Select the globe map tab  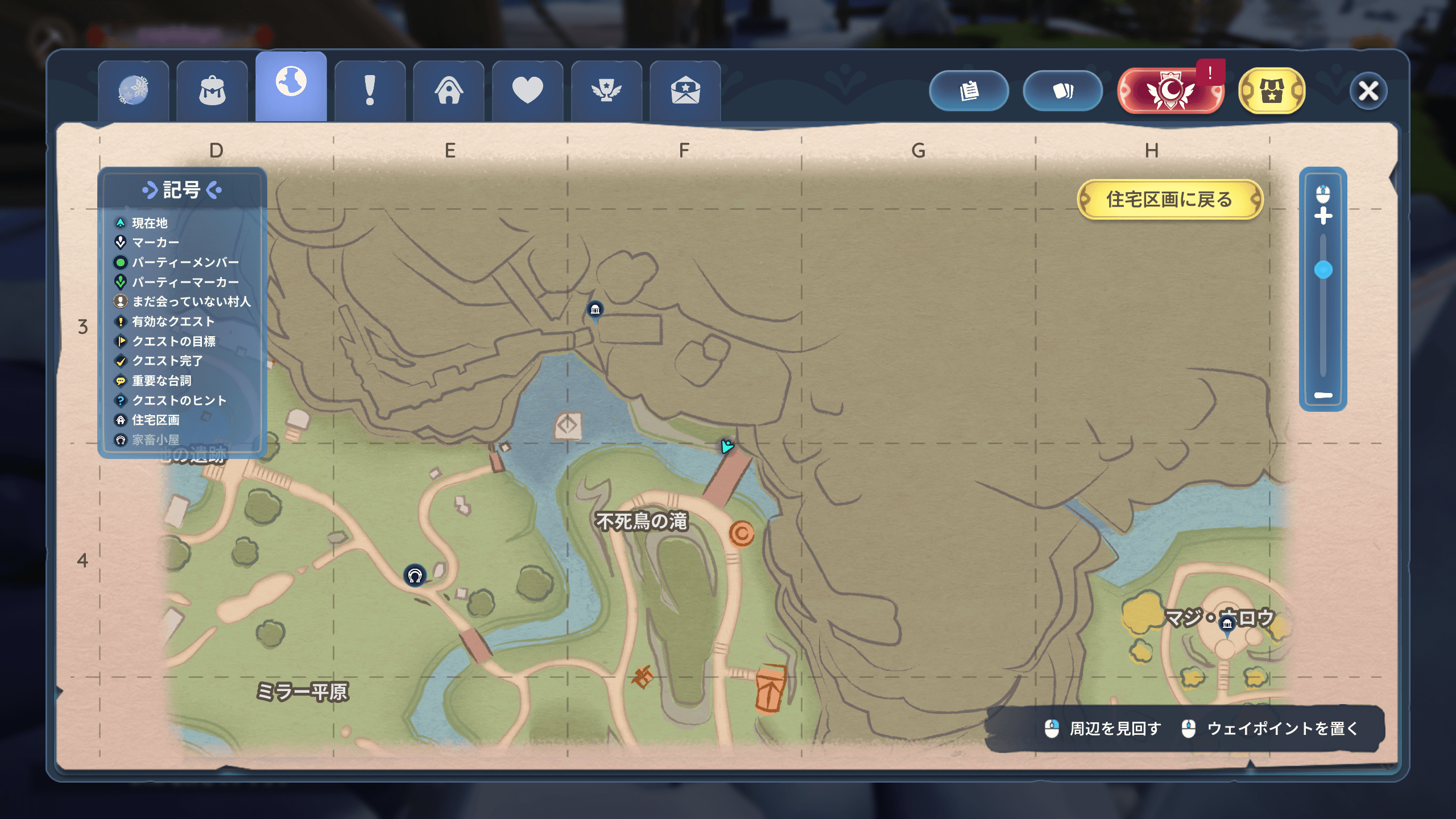291,84
